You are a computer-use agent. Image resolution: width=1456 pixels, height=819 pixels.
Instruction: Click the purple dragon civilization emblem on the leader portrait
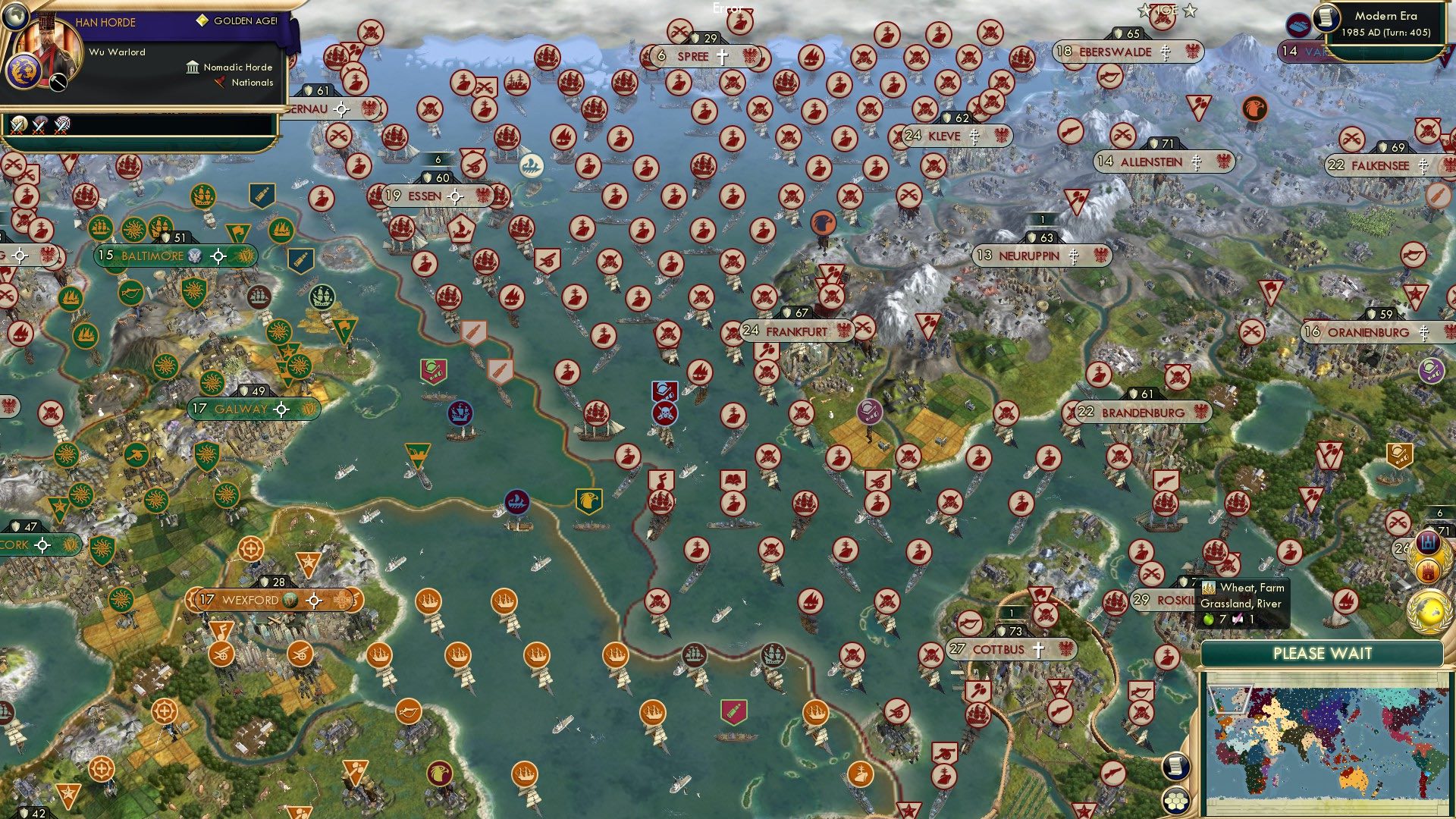point(24,71)
